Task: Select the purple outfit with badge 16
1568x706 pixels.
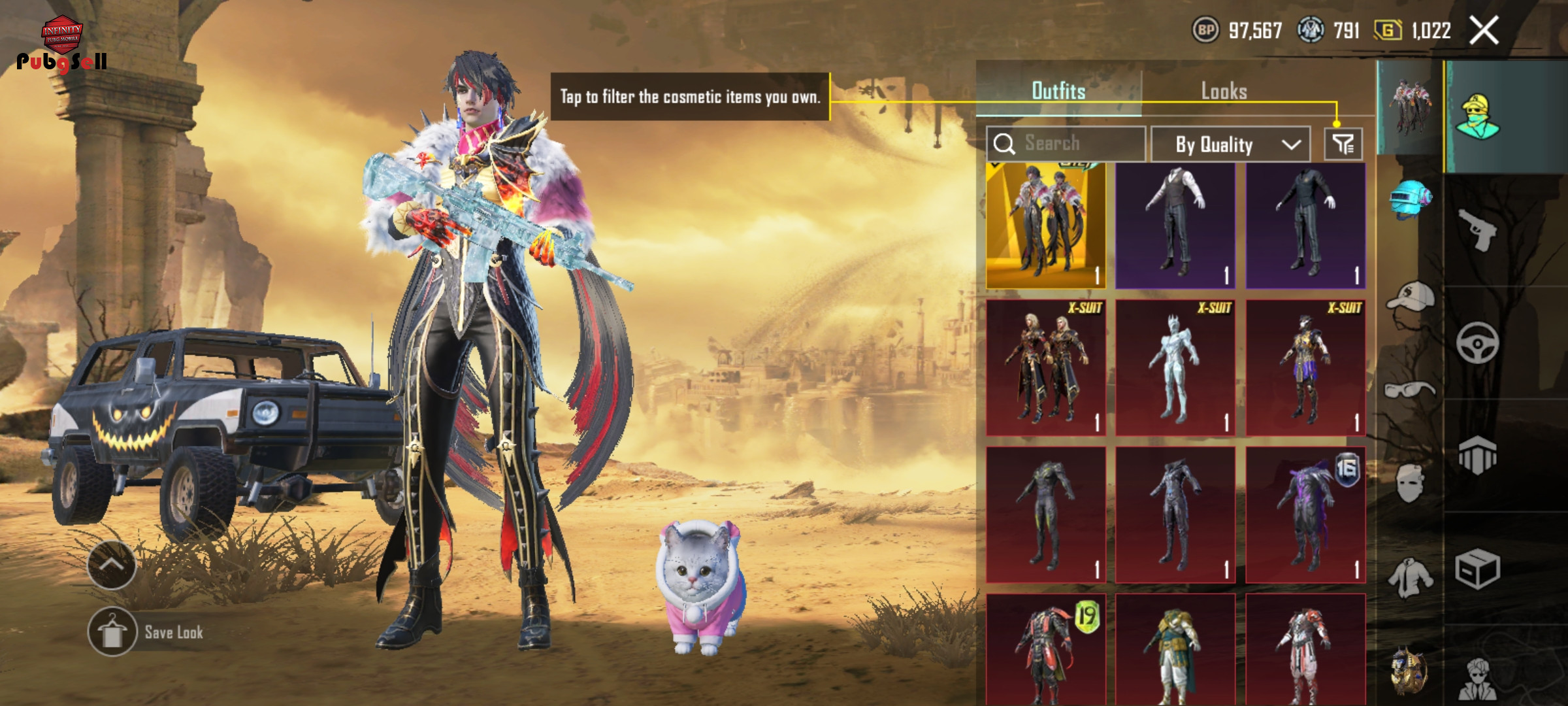Action: 1305,515
